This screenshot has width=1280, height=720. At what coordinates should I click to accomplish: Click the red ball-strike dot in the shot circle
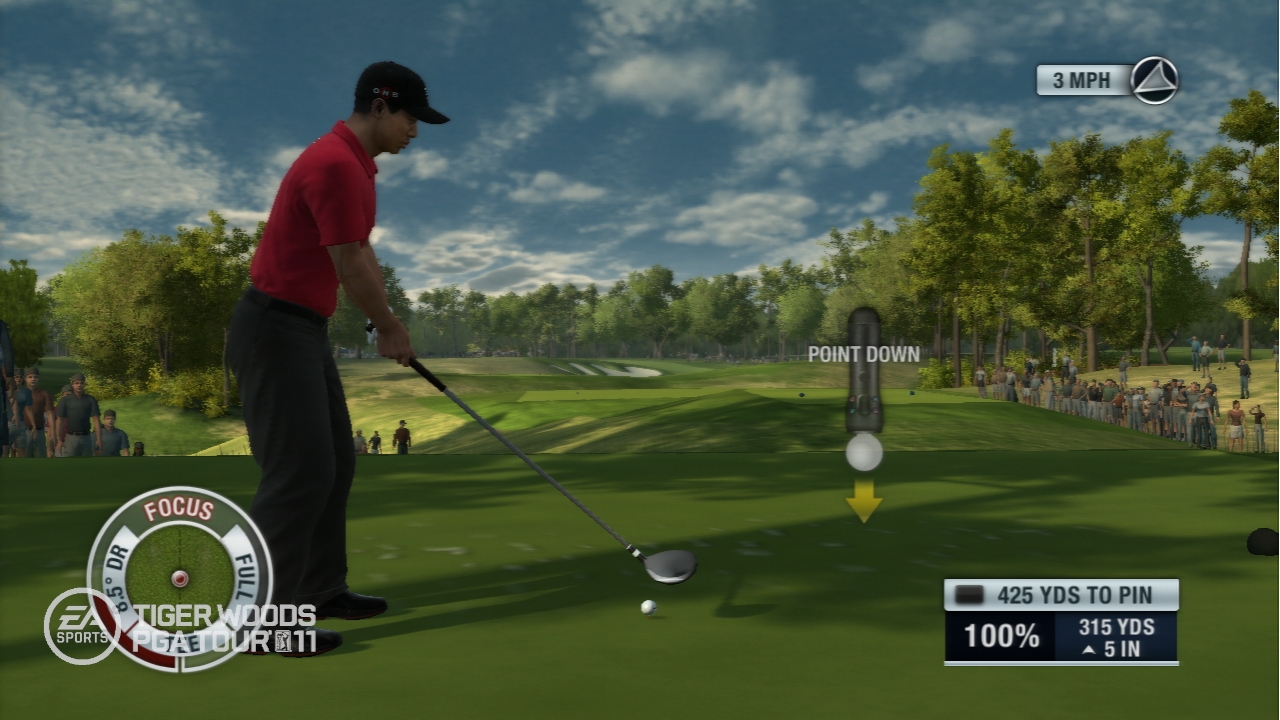pyautogui.click(x=179, y=578)
